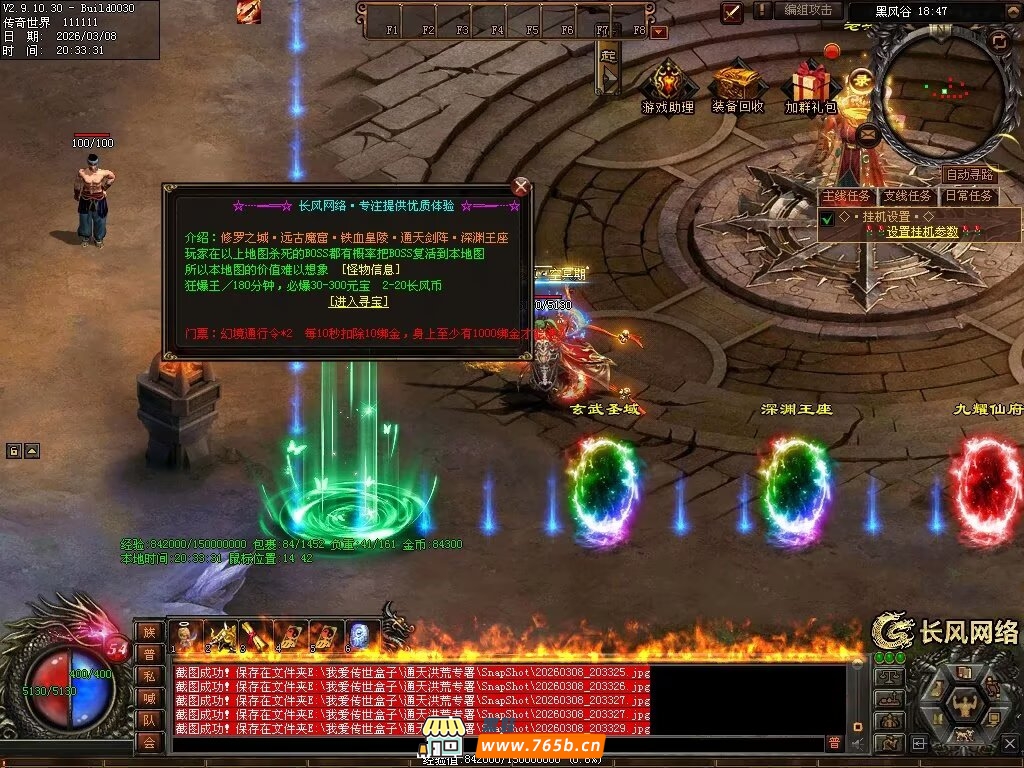The width and height of the screenshot is (1024, 768).
Task: Open the 怪物信息 link
Action: tap(370, 269)
